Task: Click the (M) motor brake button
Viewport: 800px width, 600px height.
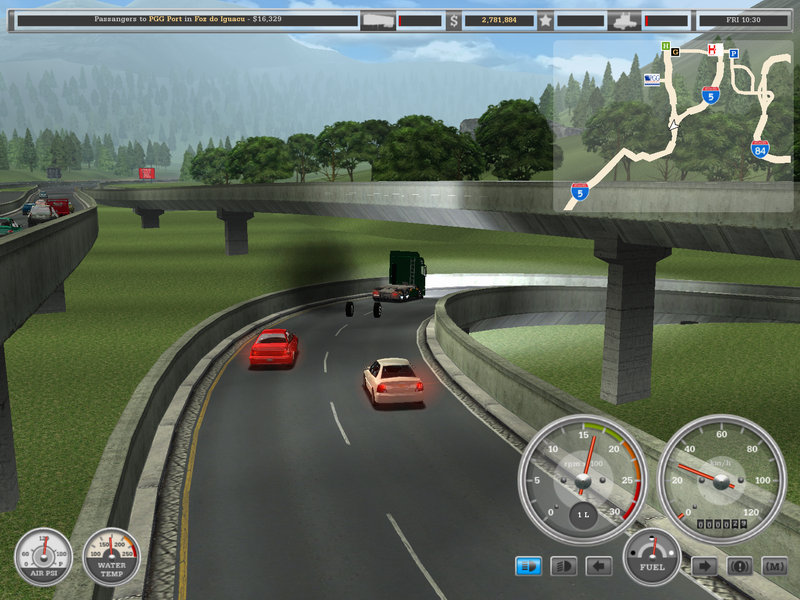Action: [774, 566]
